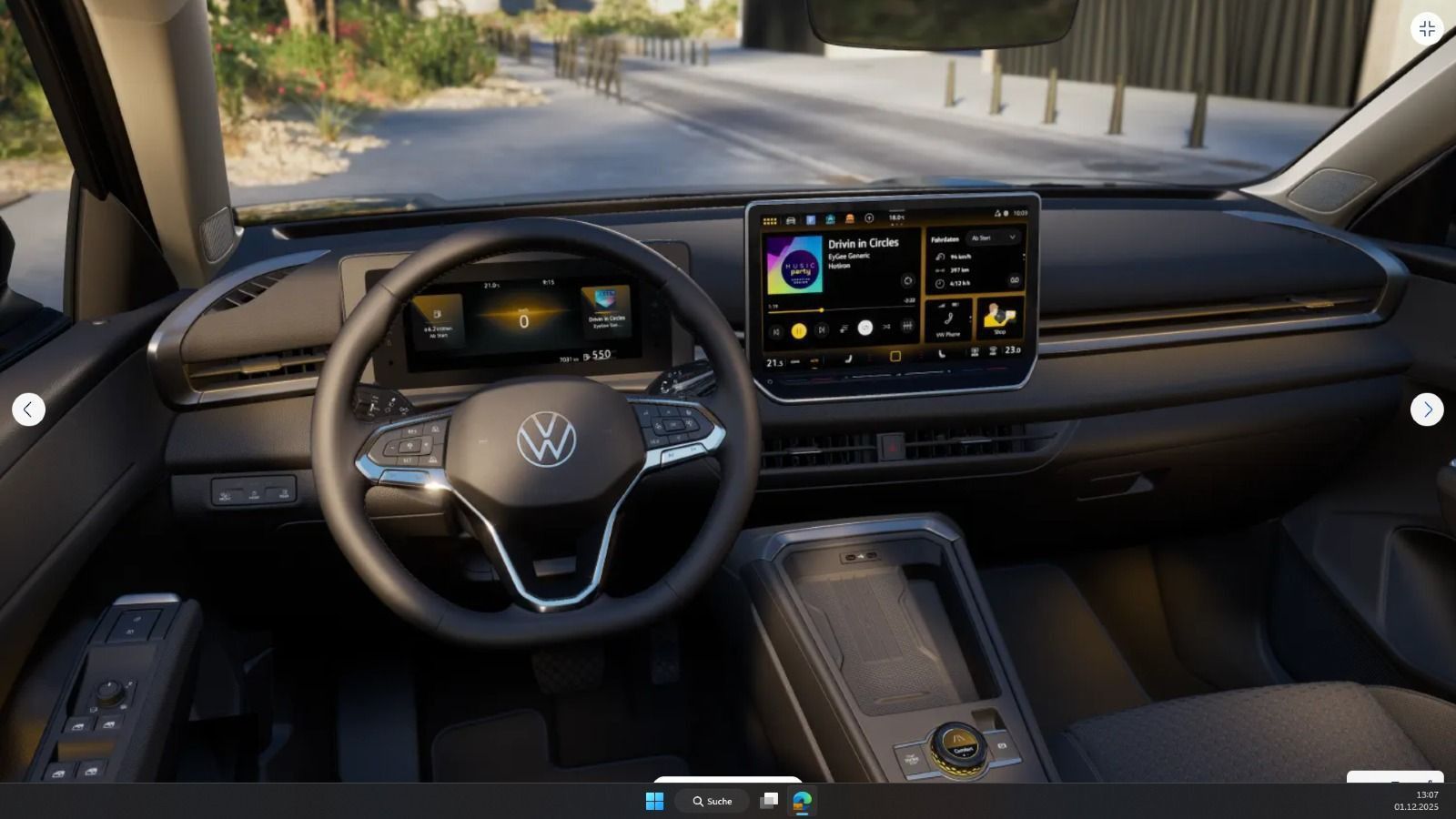Open the VW Phone tile
The height and width of the screenshot is (819, 1456).
point(948,320)
